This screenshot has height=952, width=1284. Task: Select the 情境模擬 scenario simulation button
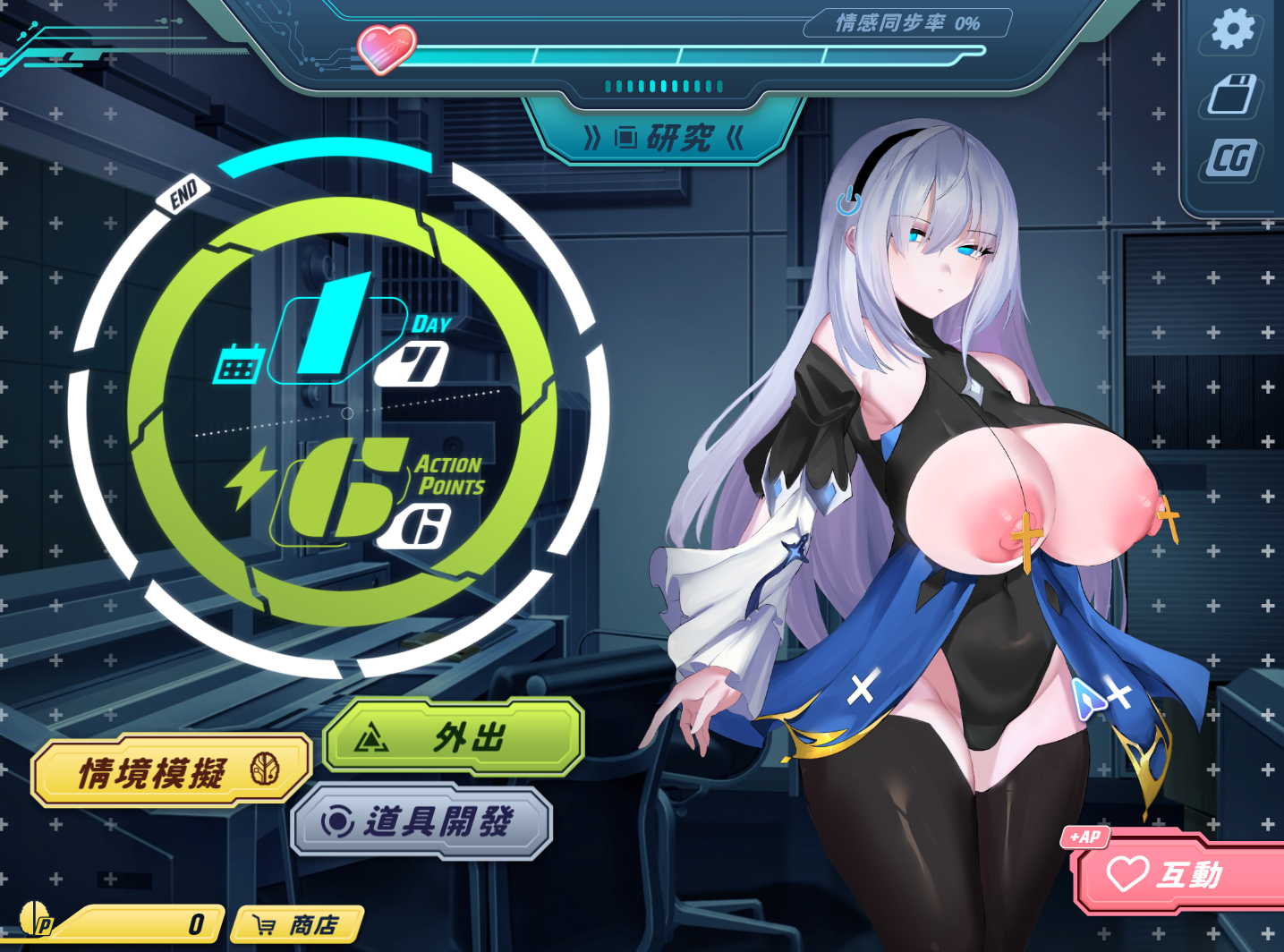[170, 771]
